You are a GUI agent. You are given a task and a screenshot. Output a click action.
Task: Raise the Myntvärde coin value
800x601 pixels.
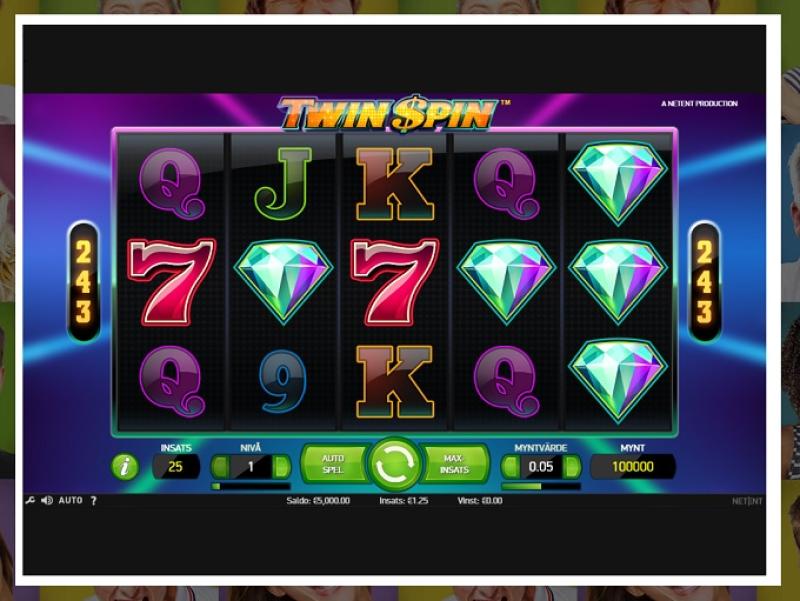click(572, 467)
